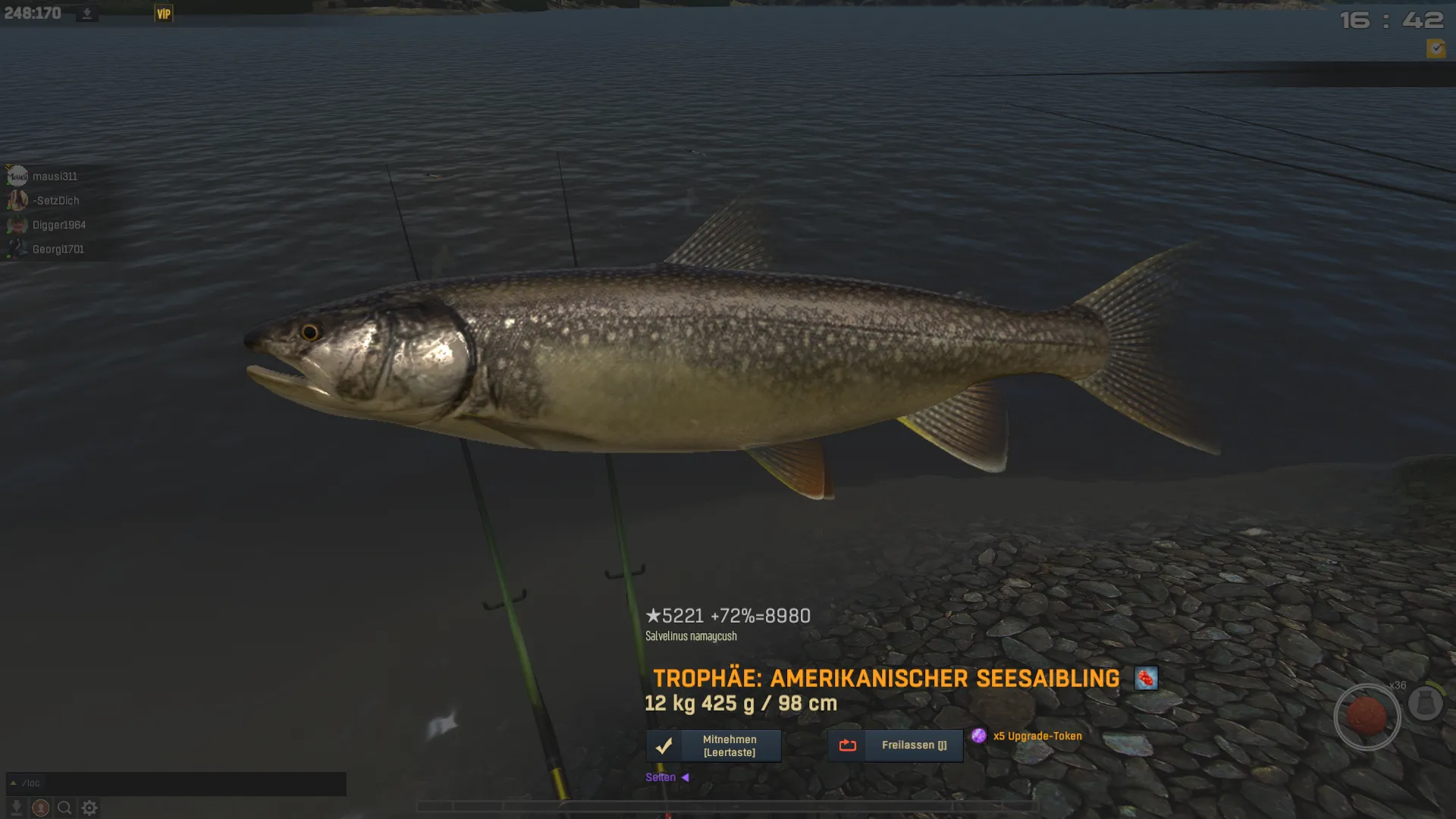Click the download arrow beside the coordinates
The height and width of the screenshot is (819, 1456).
click(x=87, y=14)
